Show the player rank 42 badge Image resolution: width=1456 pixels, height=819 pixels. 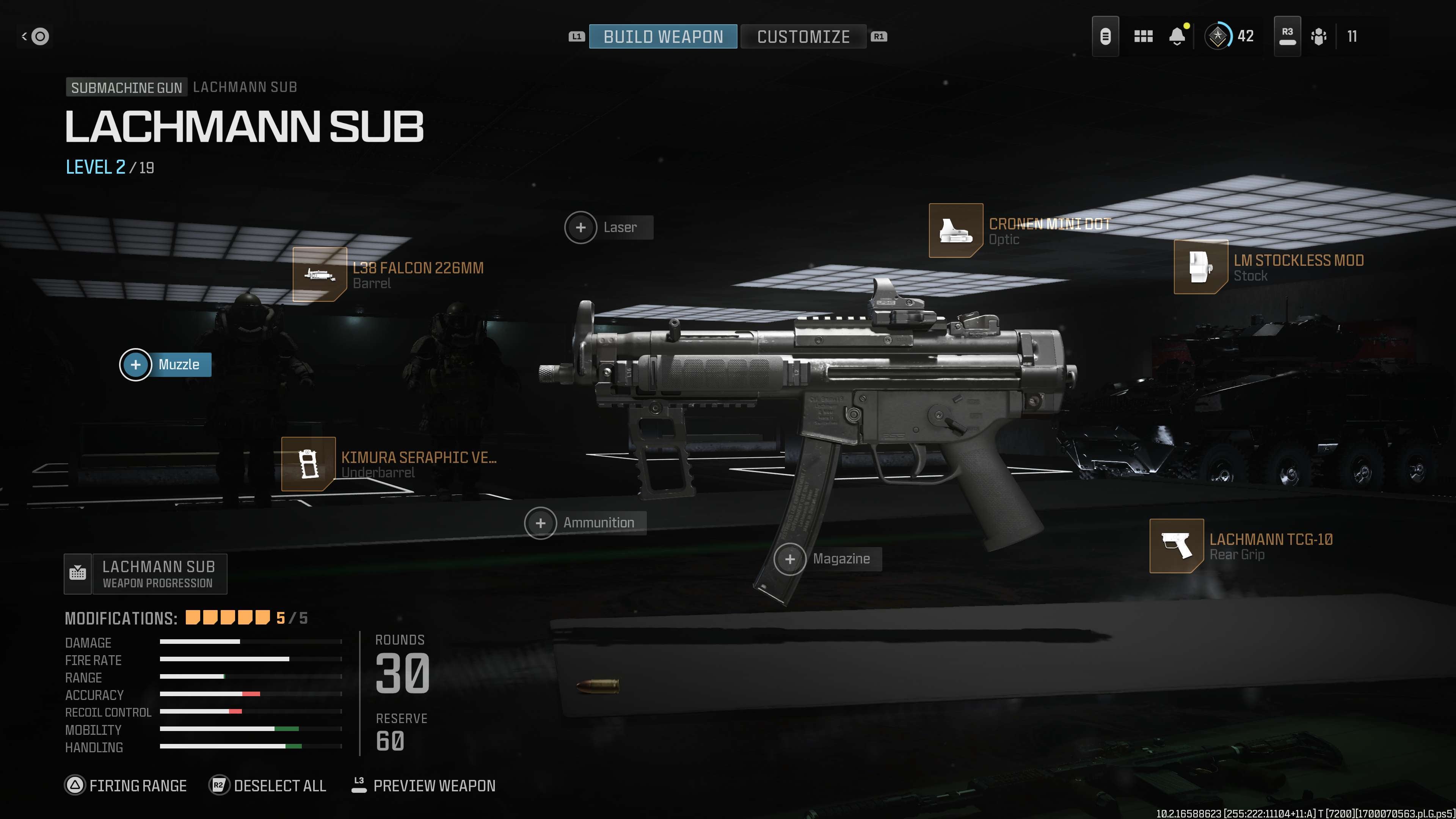[x=1218, y=37]
